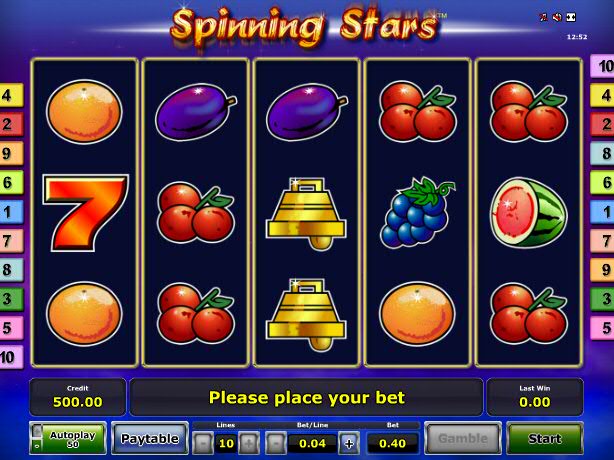Increase the number of Lines
Viewport: 614px width, 460px height.
[x=248, y=442]
